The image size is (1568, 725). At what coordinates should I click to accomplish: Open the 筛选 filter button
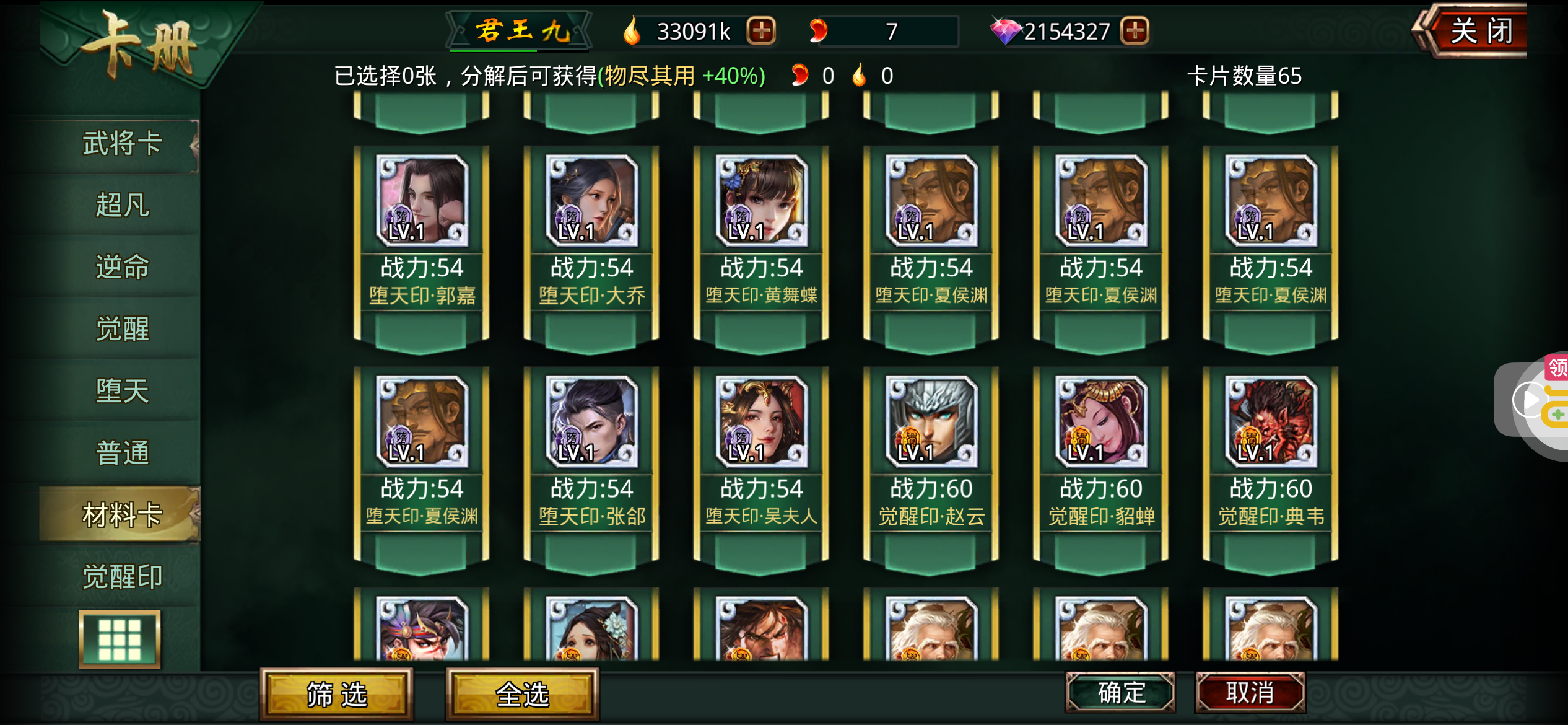pyautogui.click(x=336, y=694)
